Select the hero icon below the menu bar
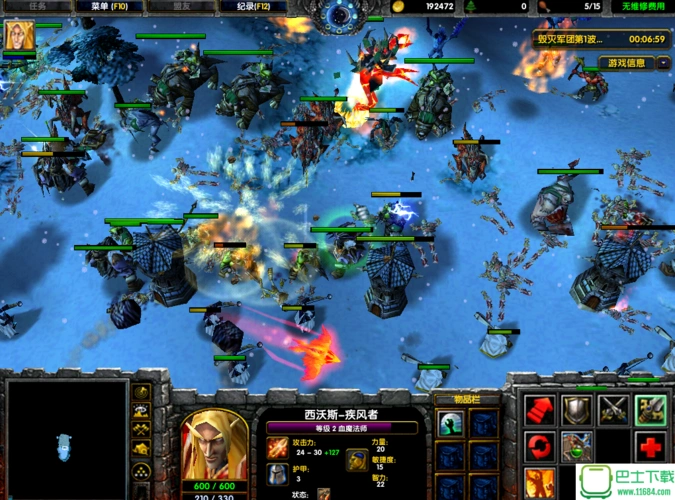 click(x=17, y=37)
